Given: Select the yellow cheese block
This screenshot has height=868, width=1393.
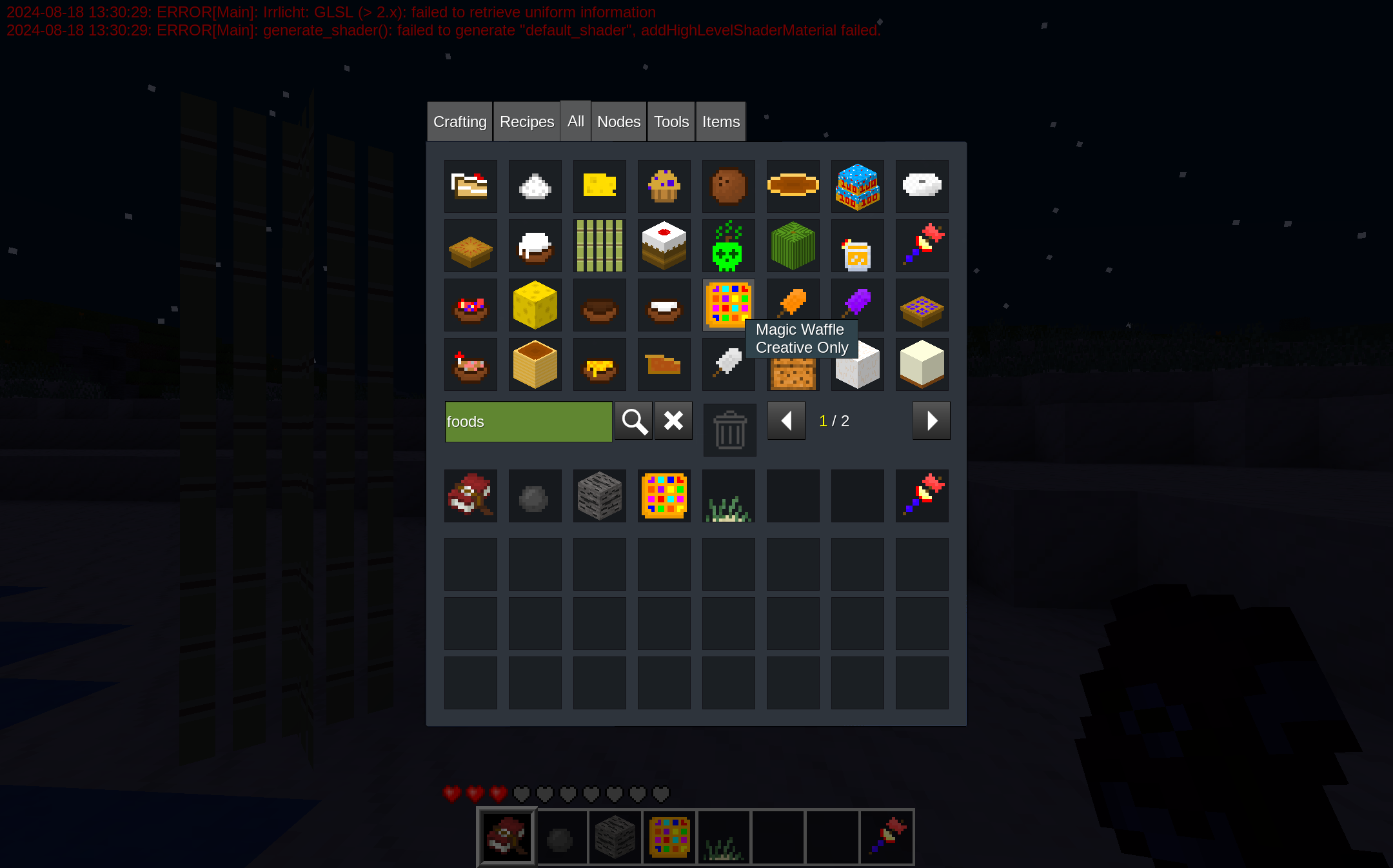Looking at the screenshot, I should (x=535, y=305).
